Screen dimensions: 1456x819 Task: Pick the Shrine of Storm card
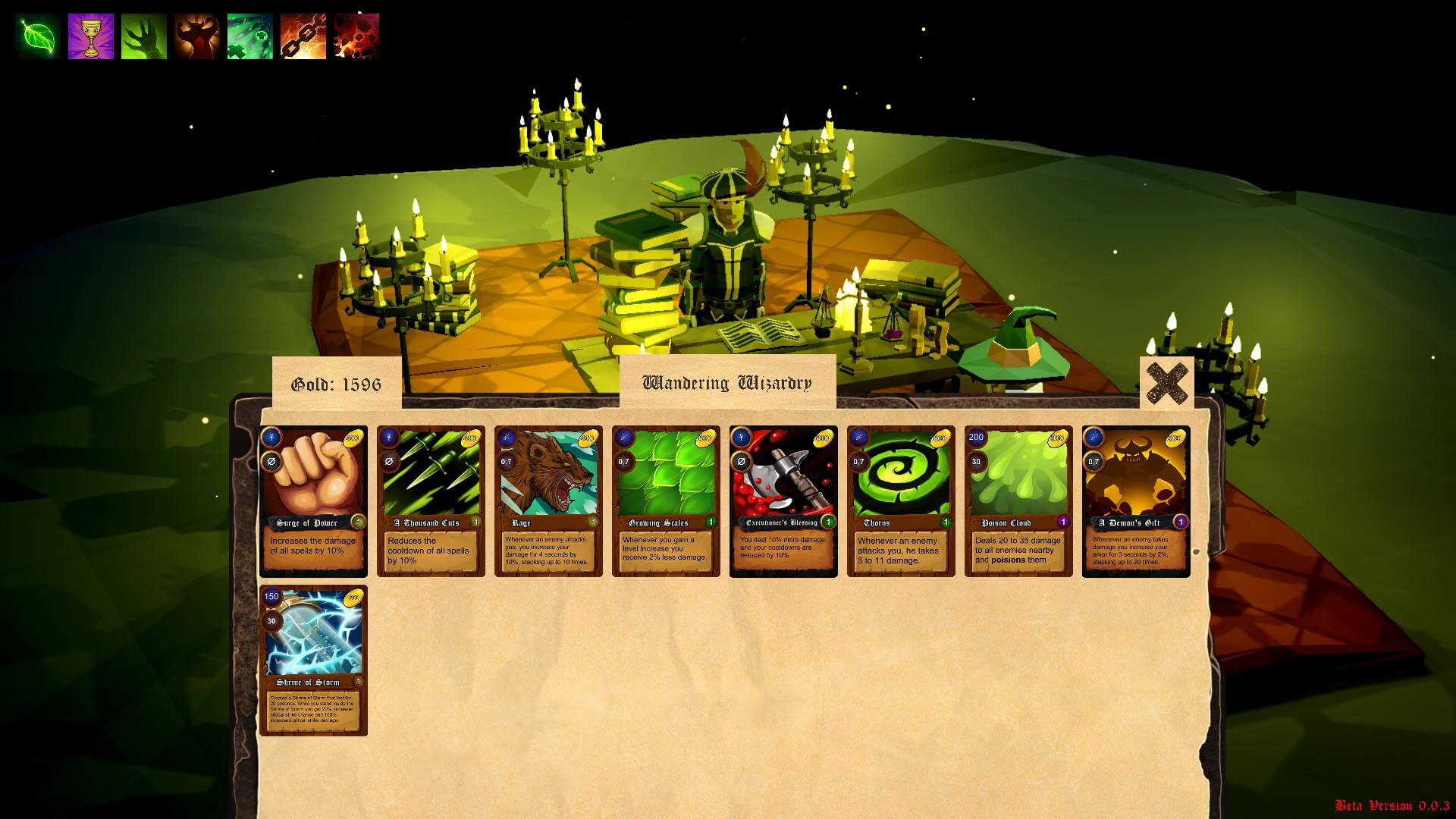(313, 660)
